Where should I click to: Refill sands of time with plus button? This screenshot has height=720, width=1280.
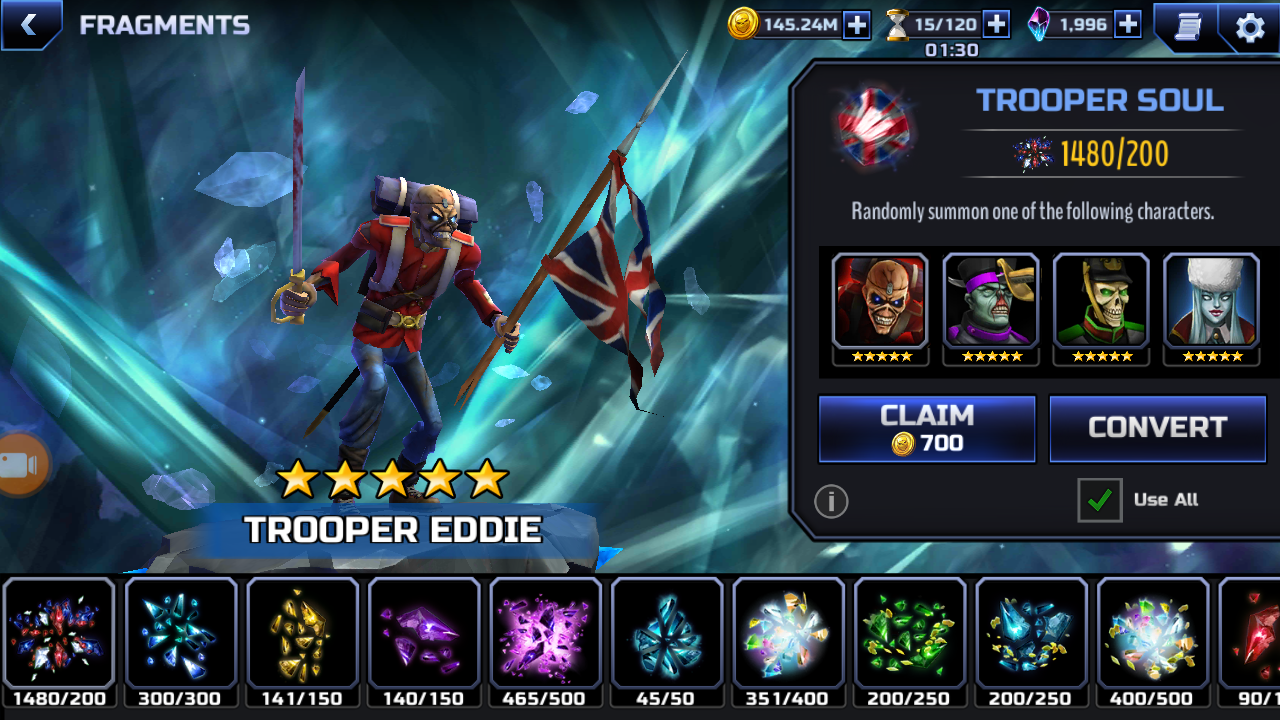click(x=996, y=25)
